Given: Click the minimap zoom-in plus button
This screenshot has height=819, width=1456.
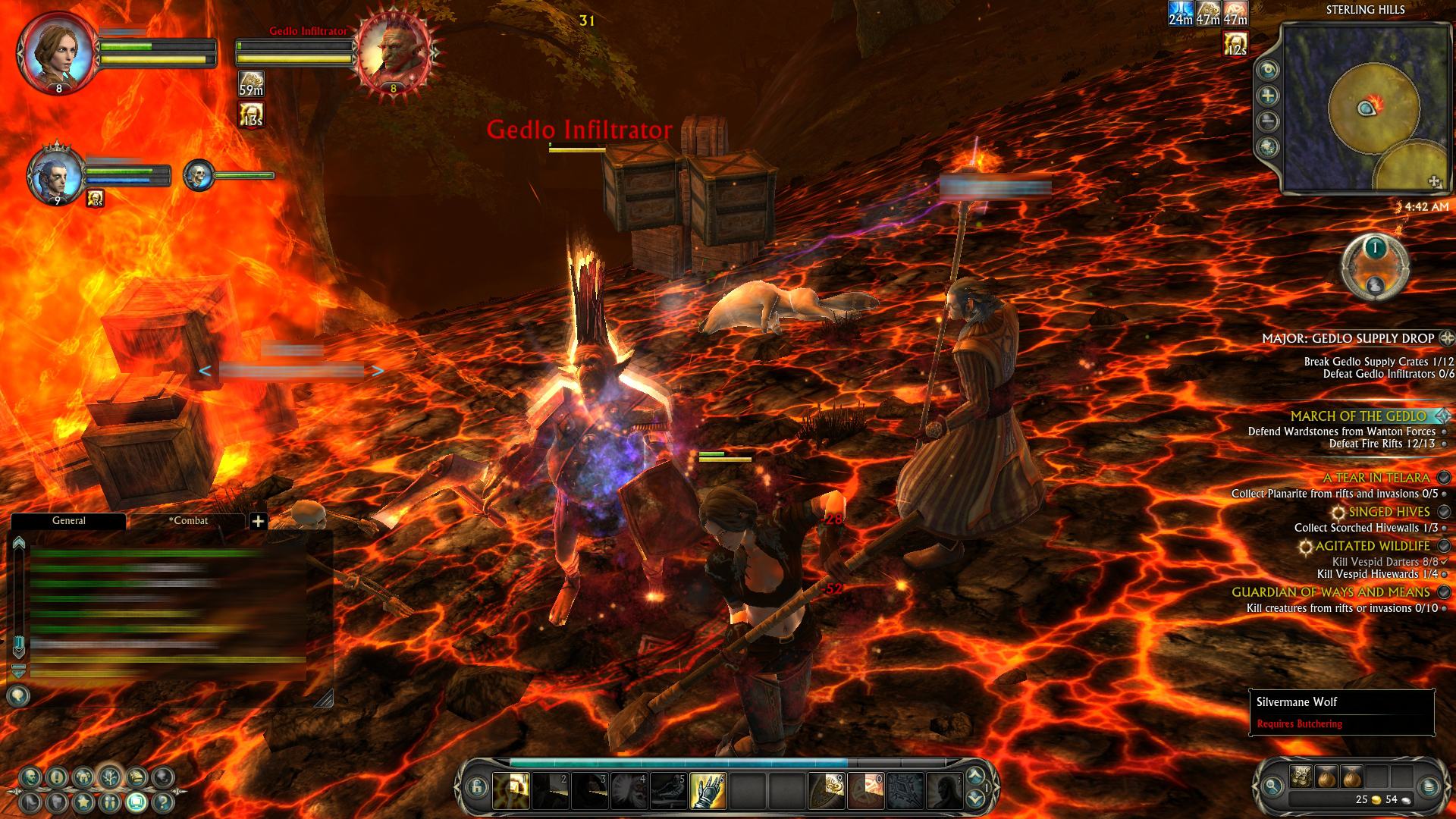Looking at the screenshot, I should coord(1267,96).
